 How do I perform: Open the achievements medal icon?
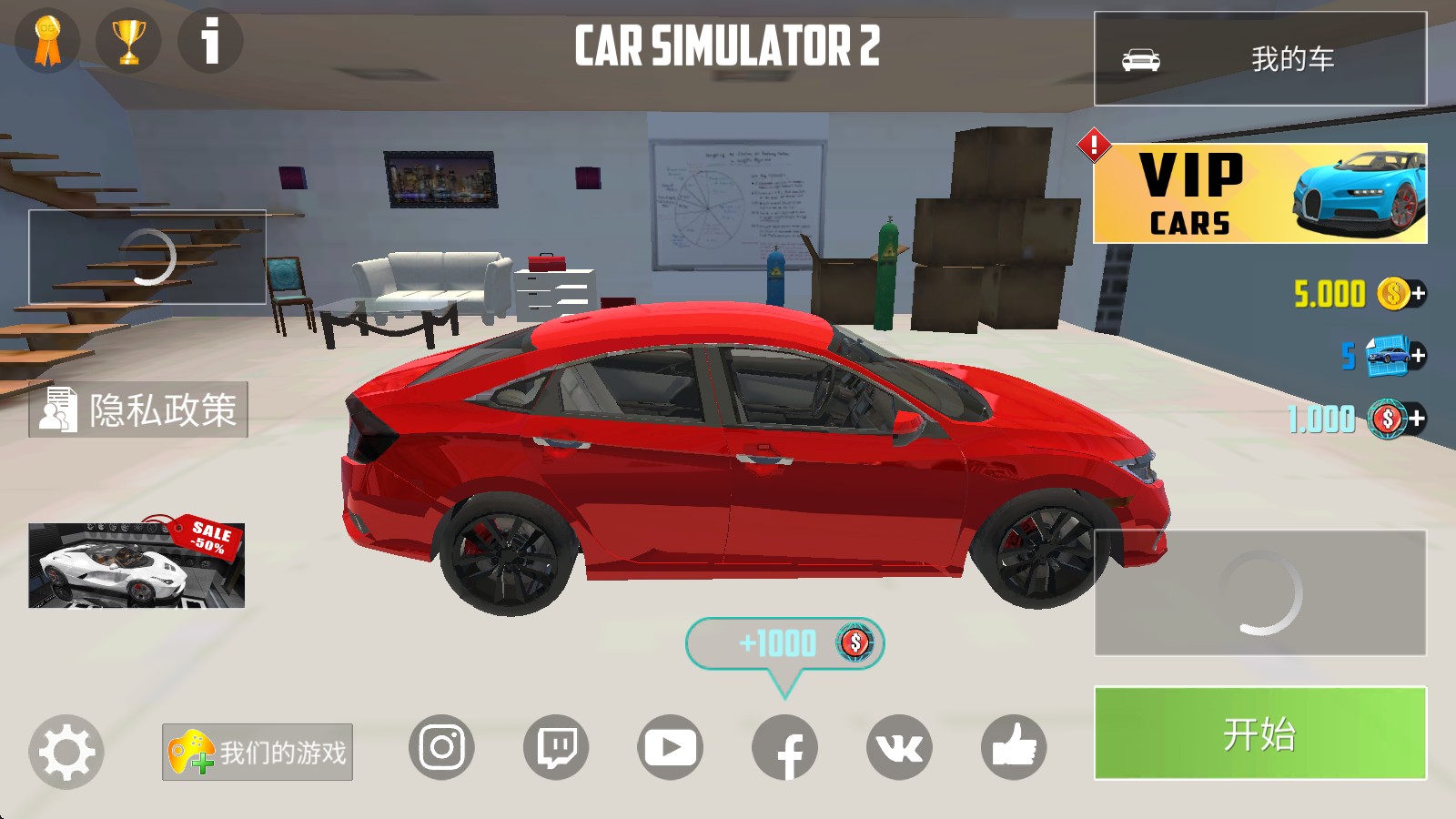point(47,41)
